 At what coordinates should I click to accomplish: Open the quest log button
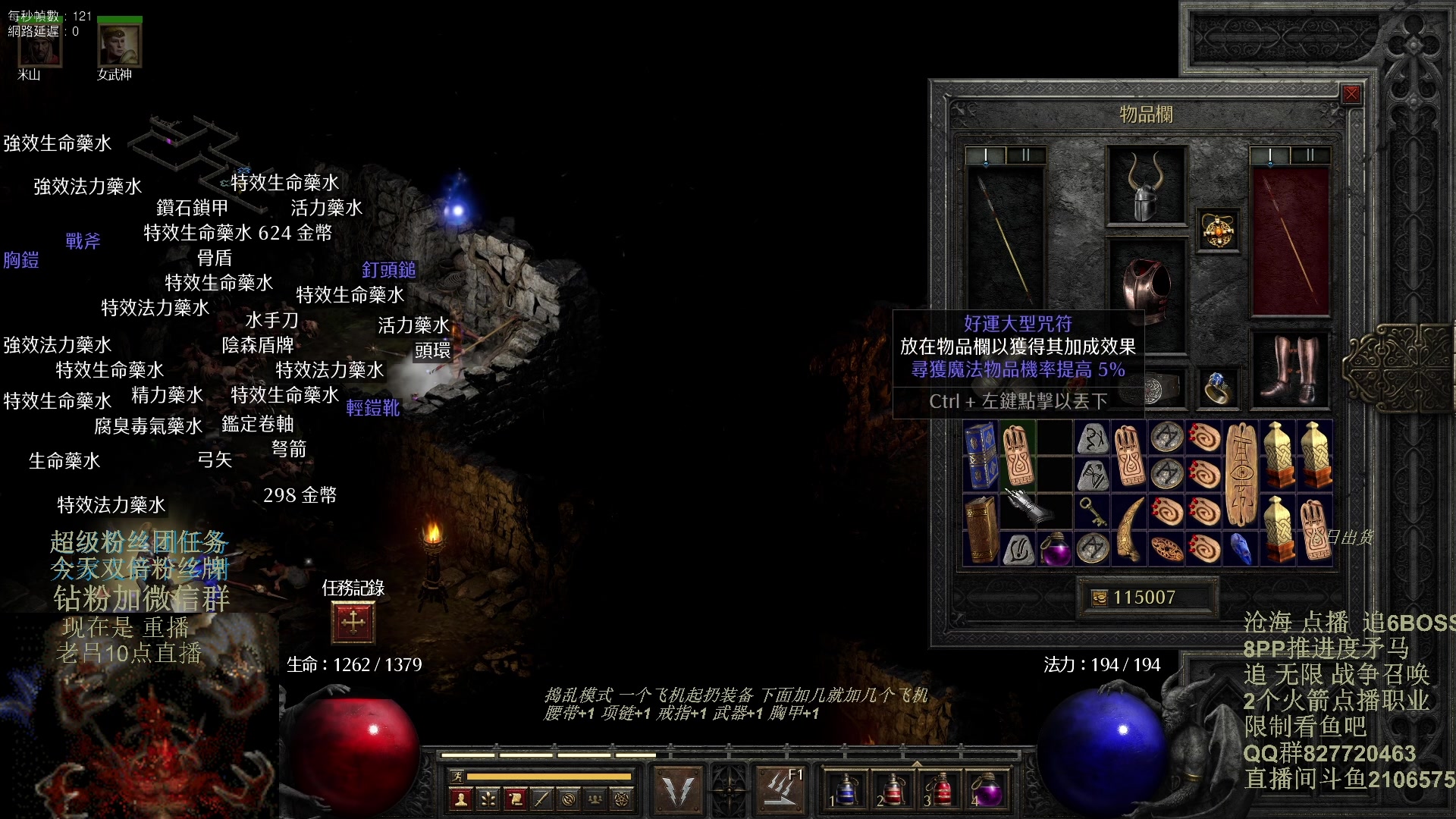coord(353,622)
